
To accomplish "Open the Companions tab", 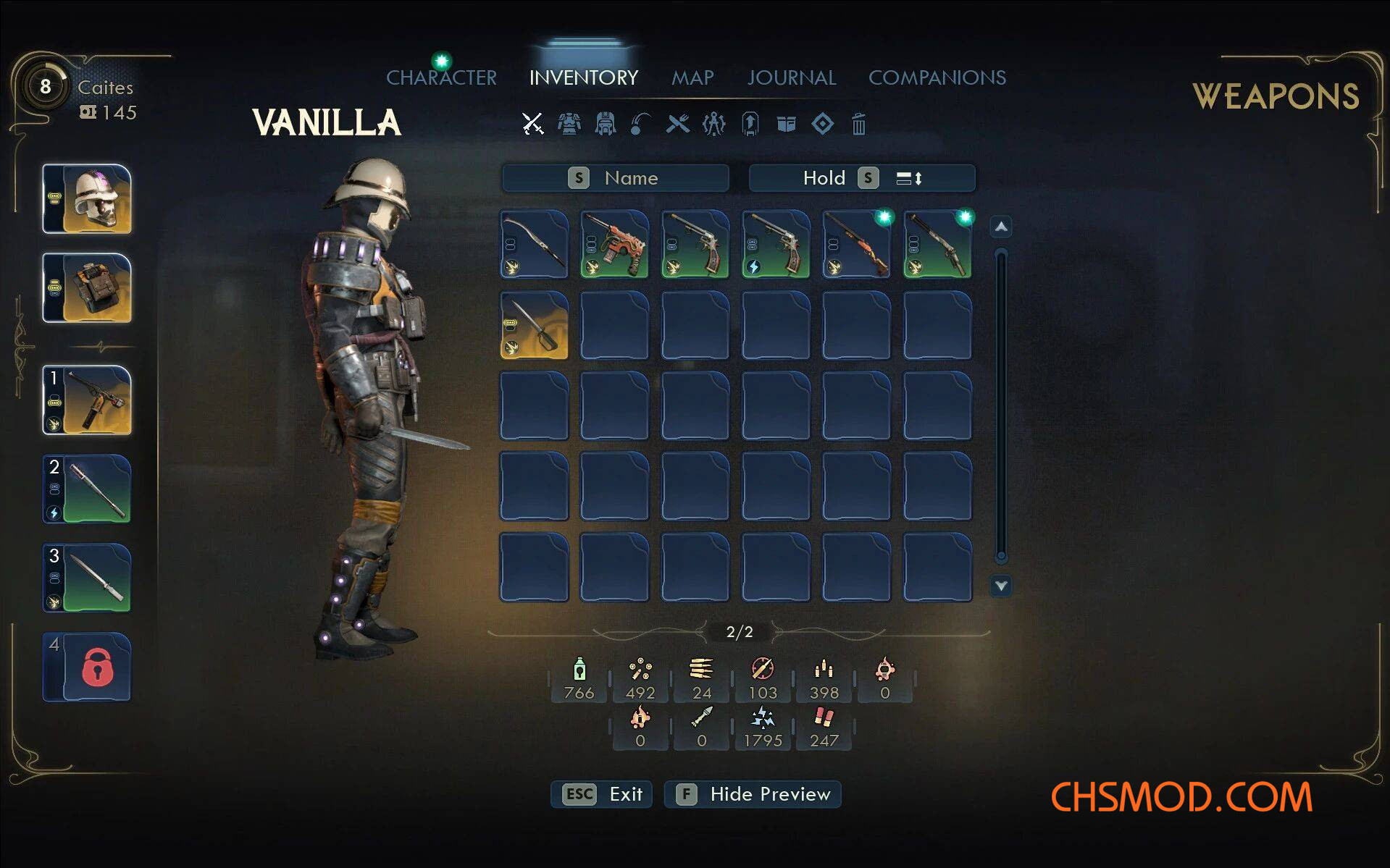I will (937, 77).
